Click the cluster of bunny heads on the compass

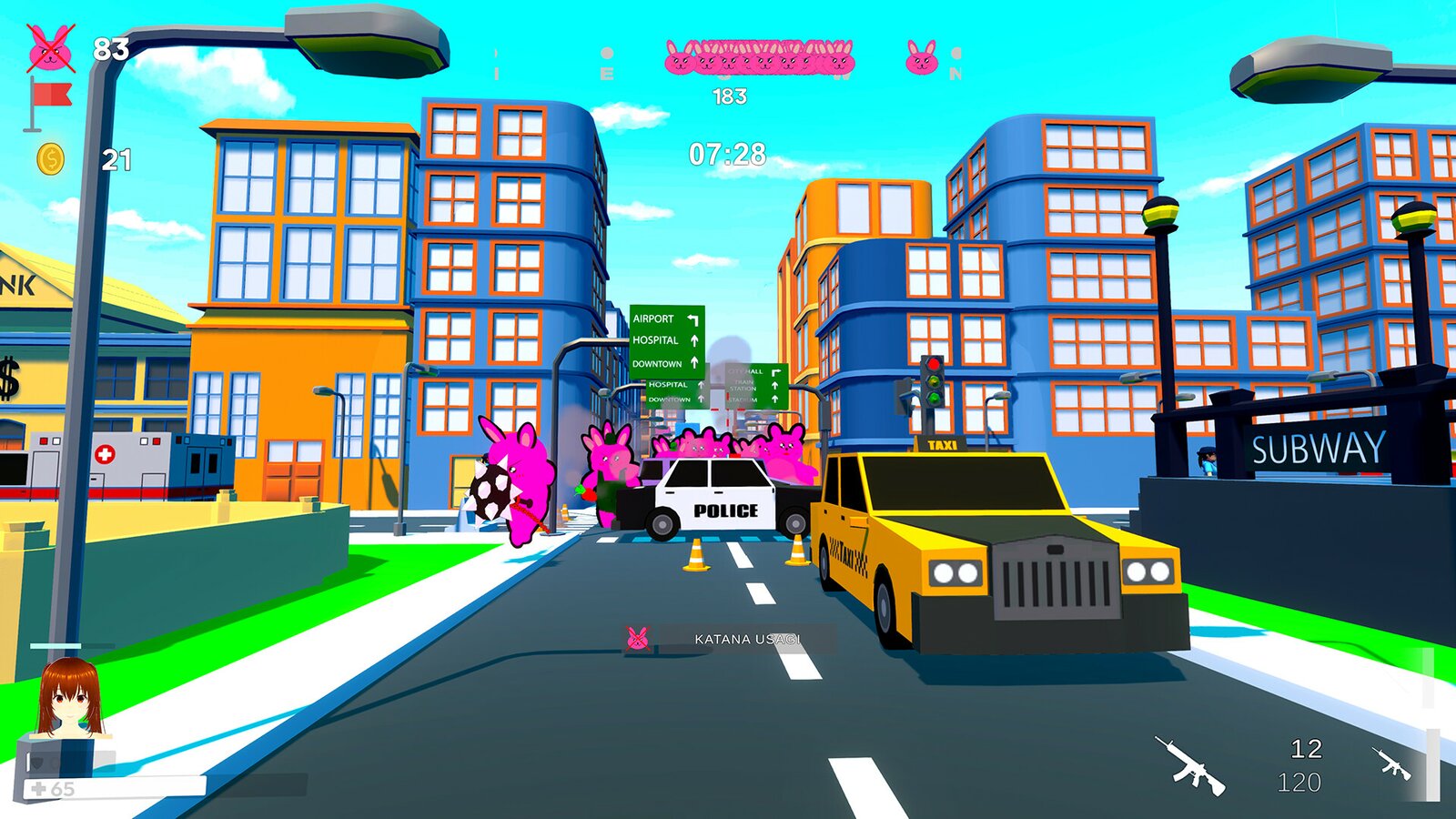pyautogui.click(x=760, y=57)
